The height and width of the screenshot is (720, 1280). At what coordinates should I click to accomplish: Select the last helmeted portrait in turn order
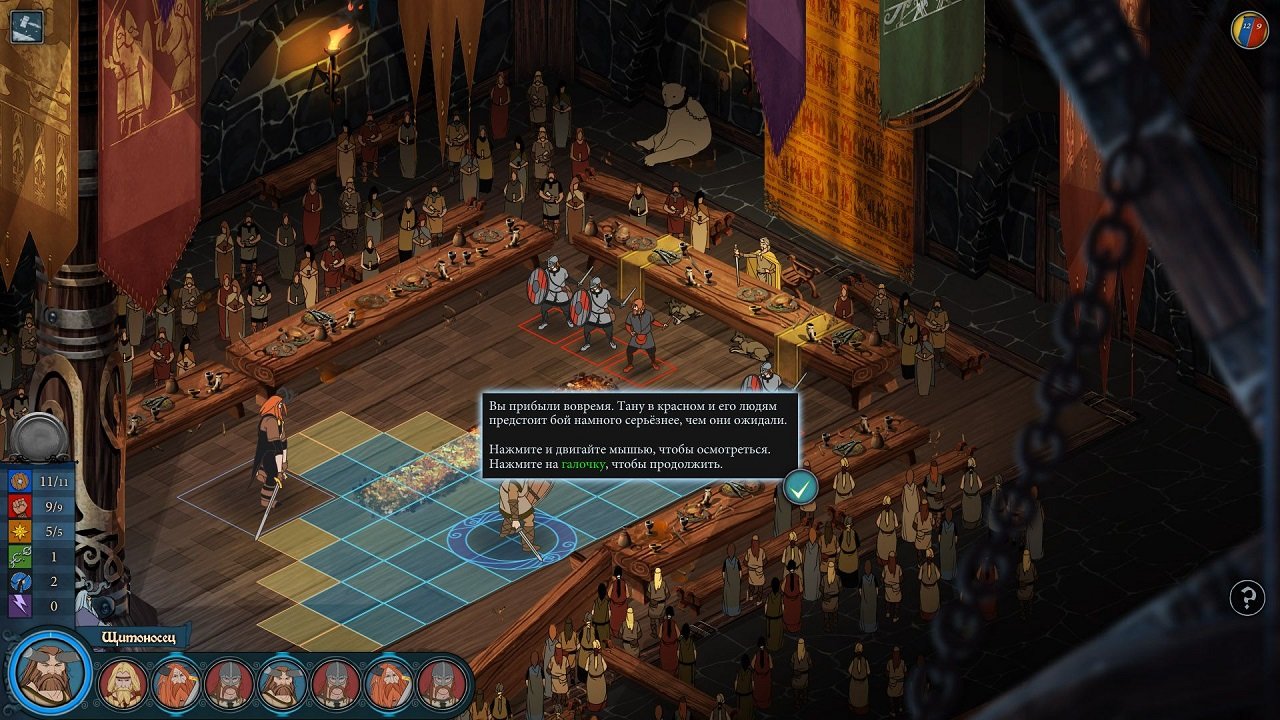click(x=440, y=680)
